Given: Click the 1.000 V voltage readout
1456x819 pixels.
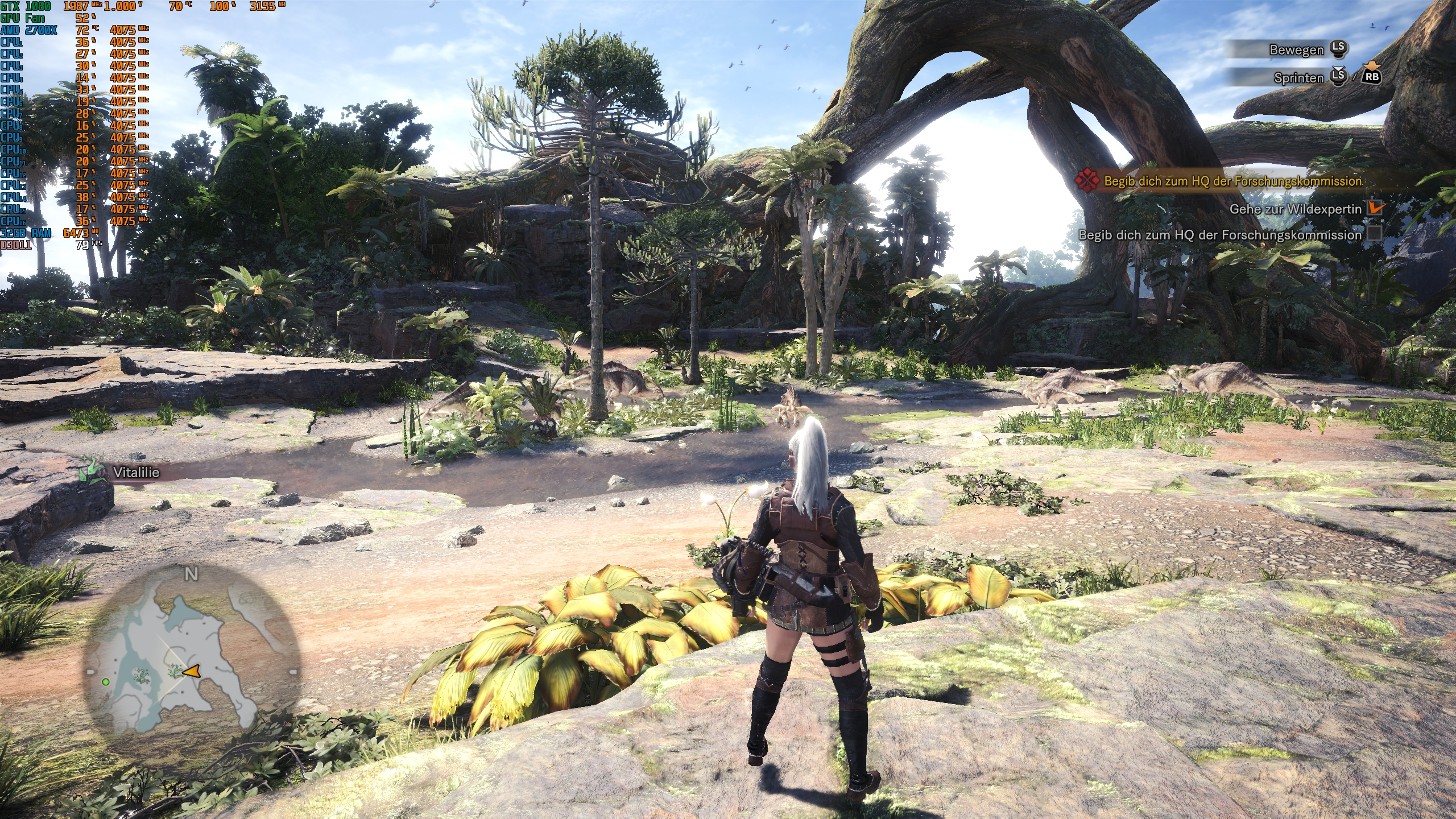Looking at the screenshot, I should tap(124, 7).
